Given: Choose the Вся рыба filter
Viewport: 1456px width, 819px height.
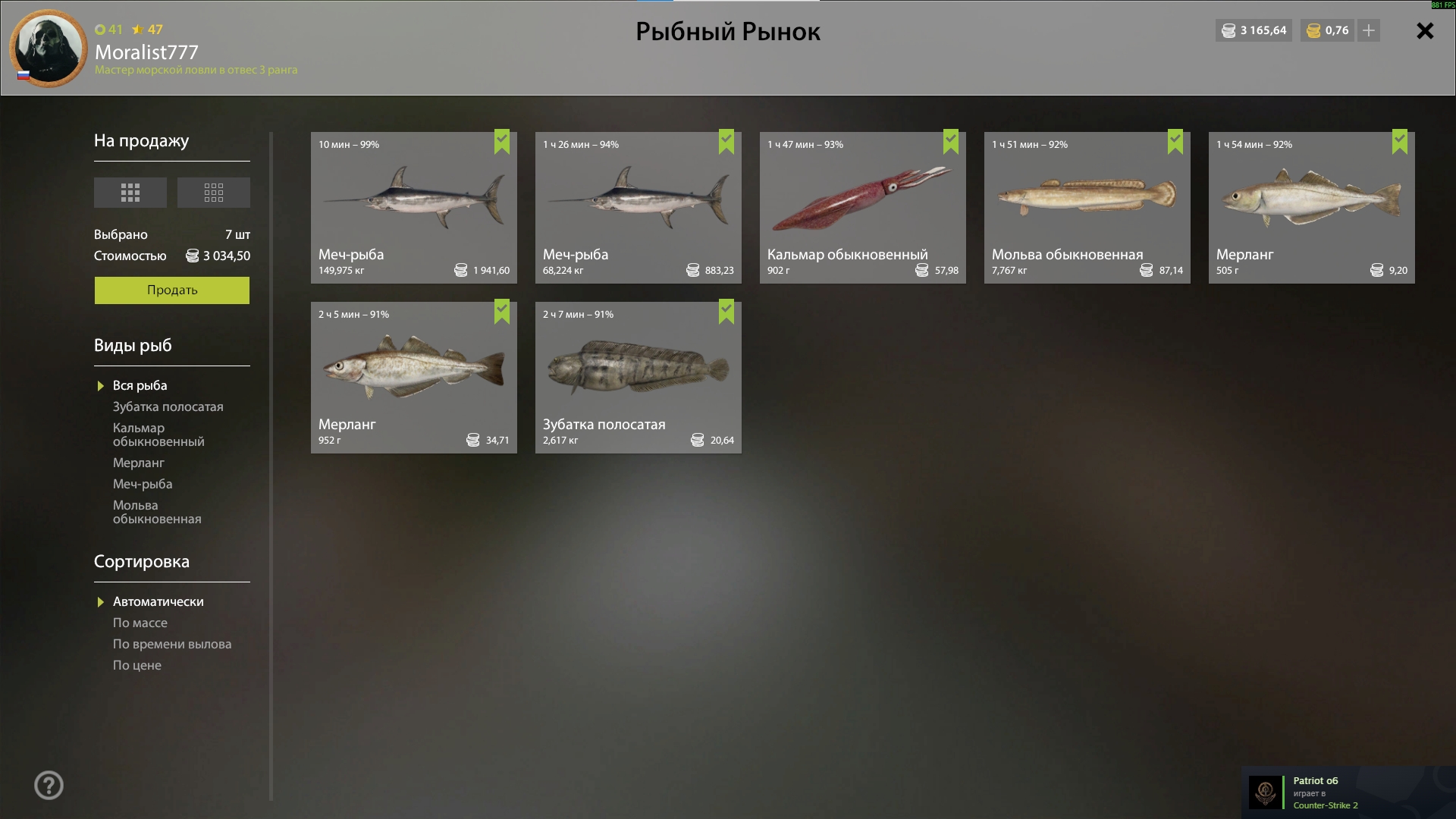Looking at the screenshot, I should pos(140,386).
